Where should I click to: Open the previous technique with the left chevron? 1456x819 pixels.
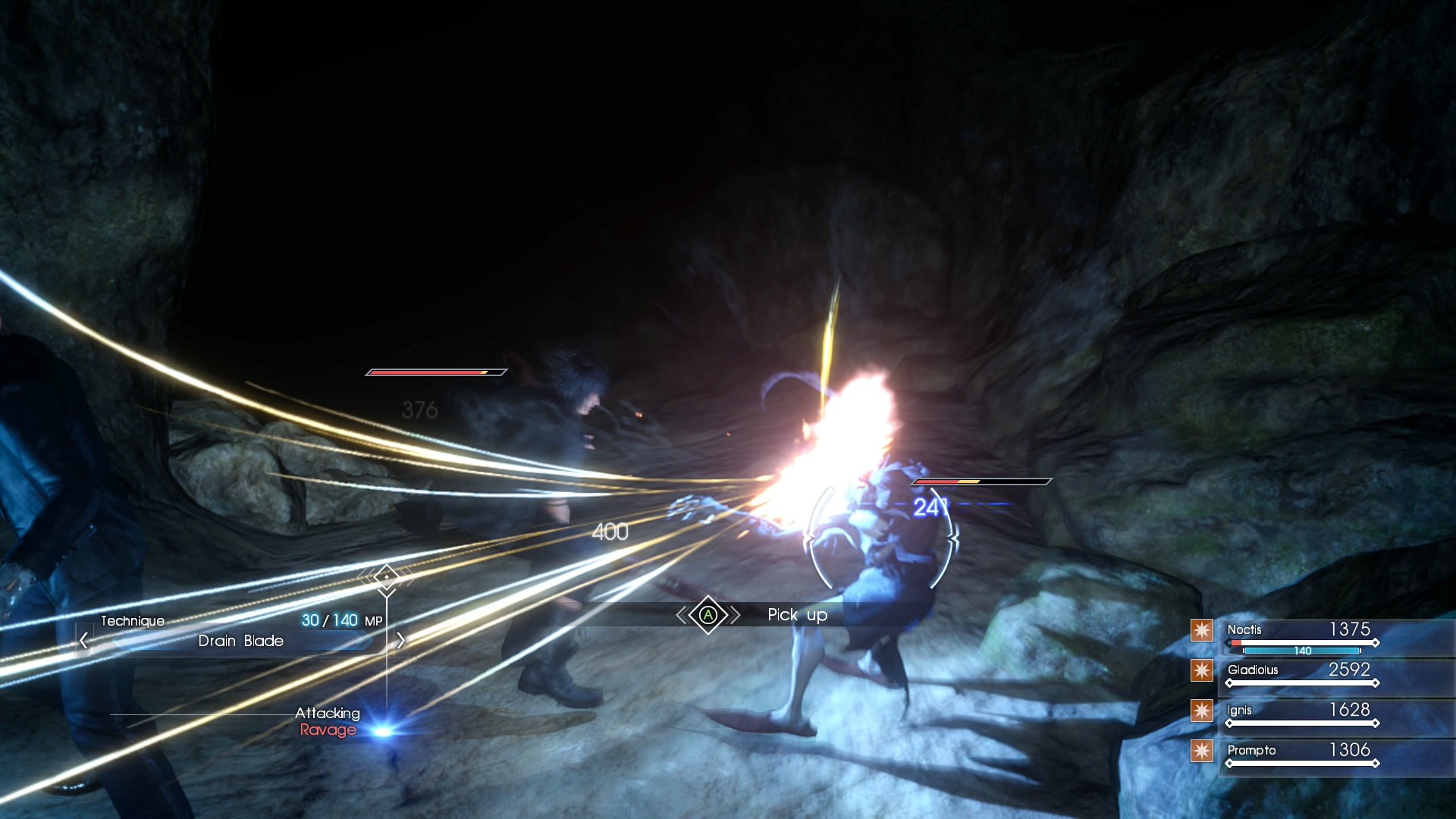83,641
